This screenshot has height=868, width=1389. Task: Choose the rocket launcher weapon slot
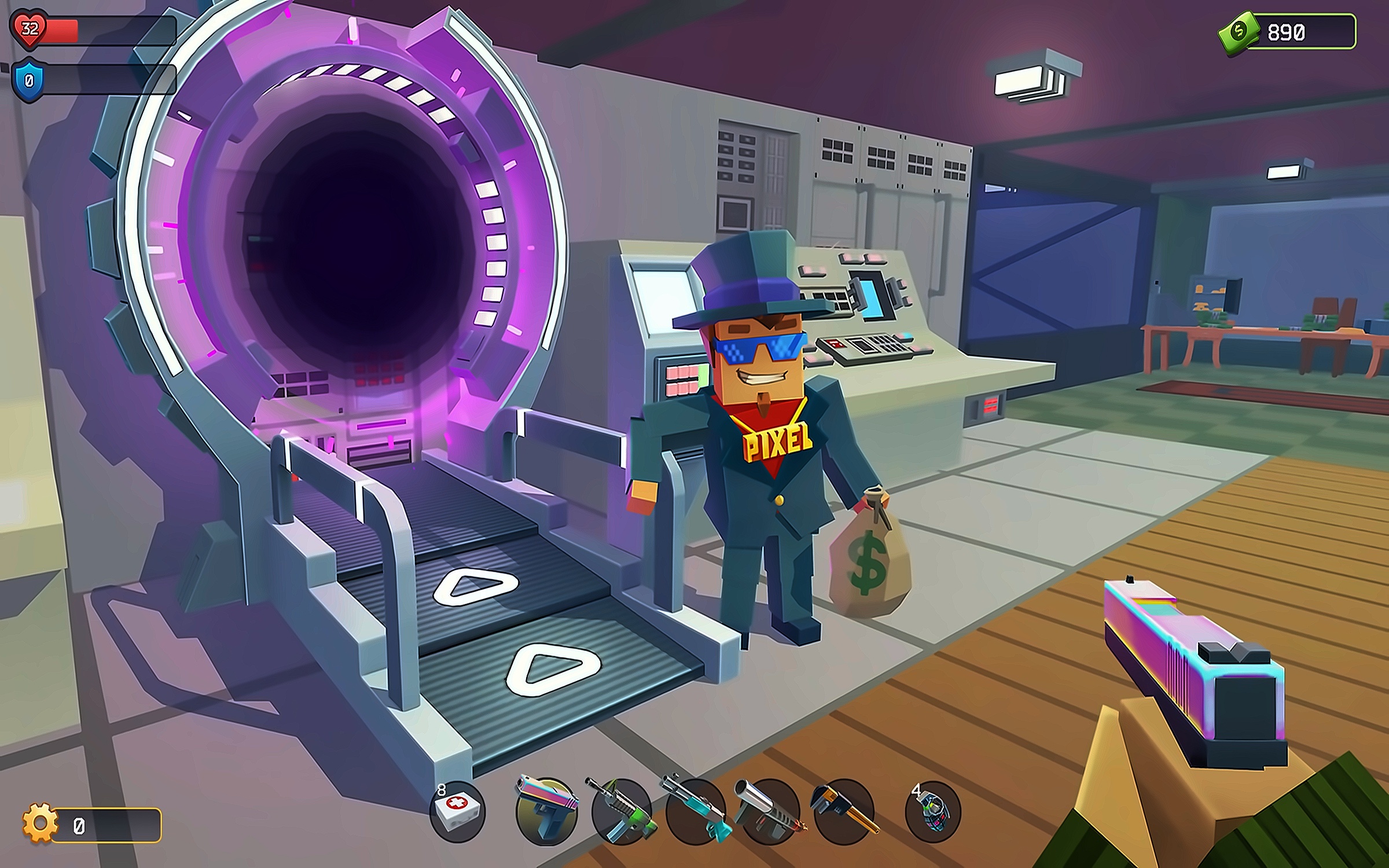pos(769,811)
